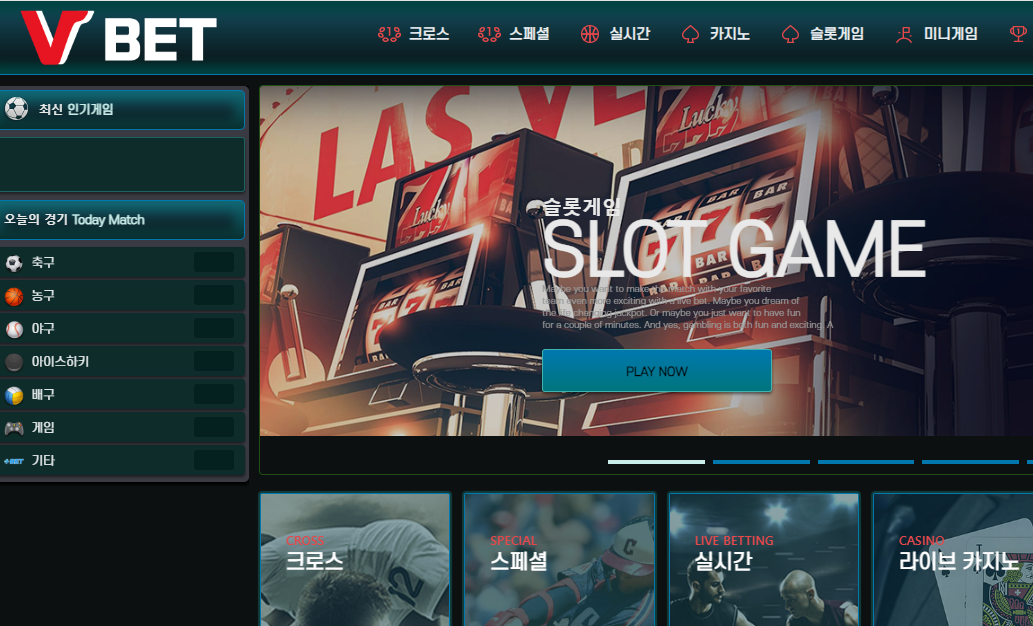Open the CROSS 크로스 category card
The image size is (1033, 626).
pyautogui.click(x=355, y=559)
